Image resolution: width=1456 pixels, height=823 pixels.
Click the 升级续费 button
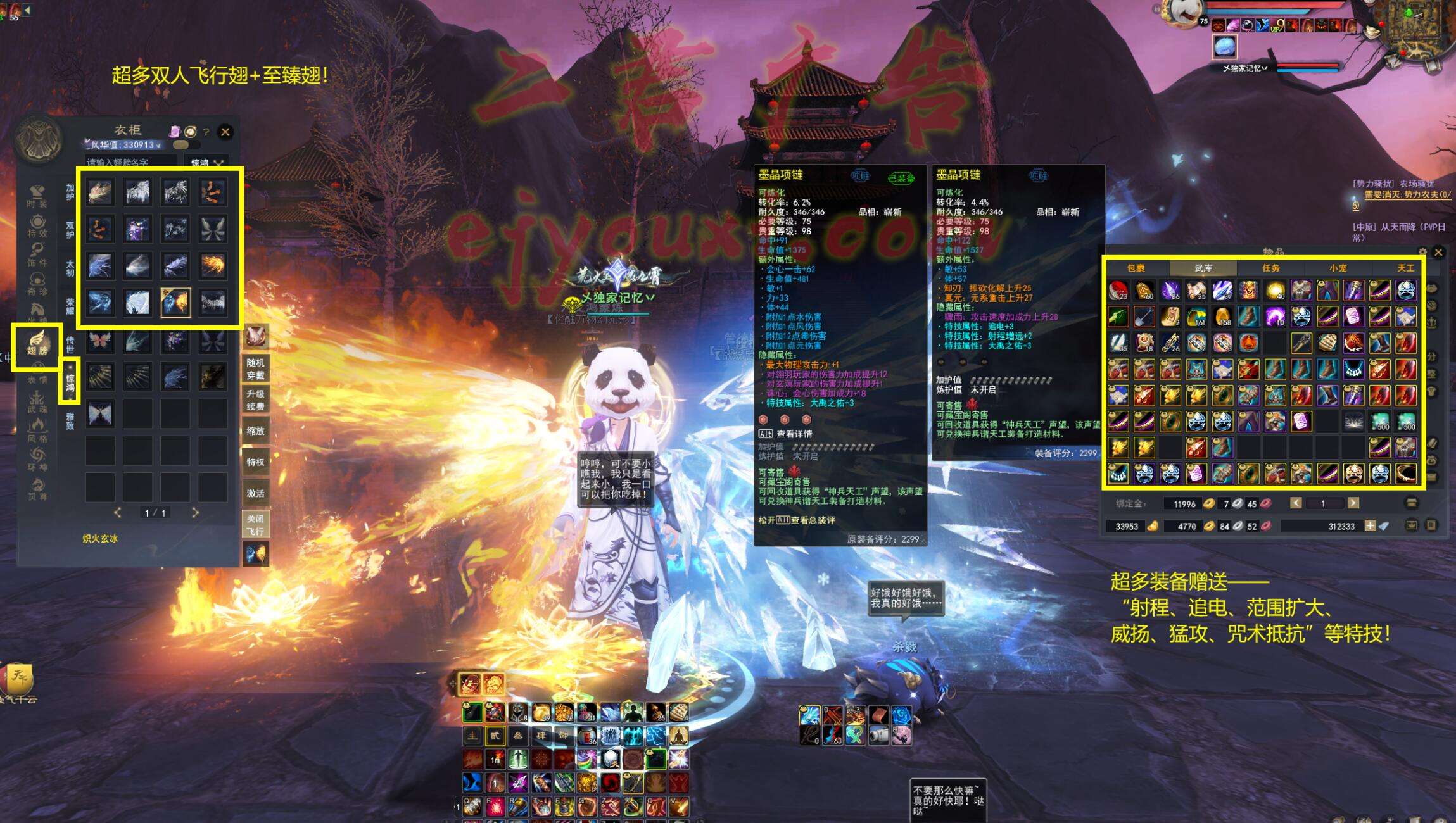pyautogui.click(x=255, y=399)
